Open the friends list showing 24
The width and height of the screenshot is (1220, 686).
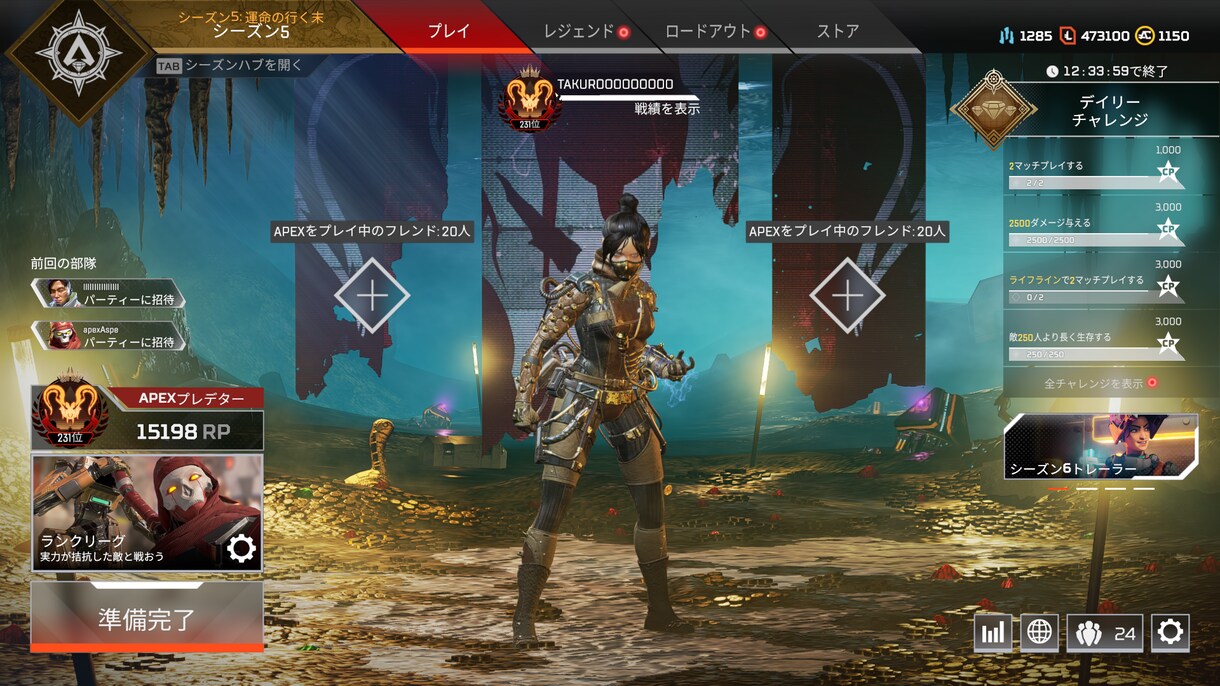coord(1104,633)
